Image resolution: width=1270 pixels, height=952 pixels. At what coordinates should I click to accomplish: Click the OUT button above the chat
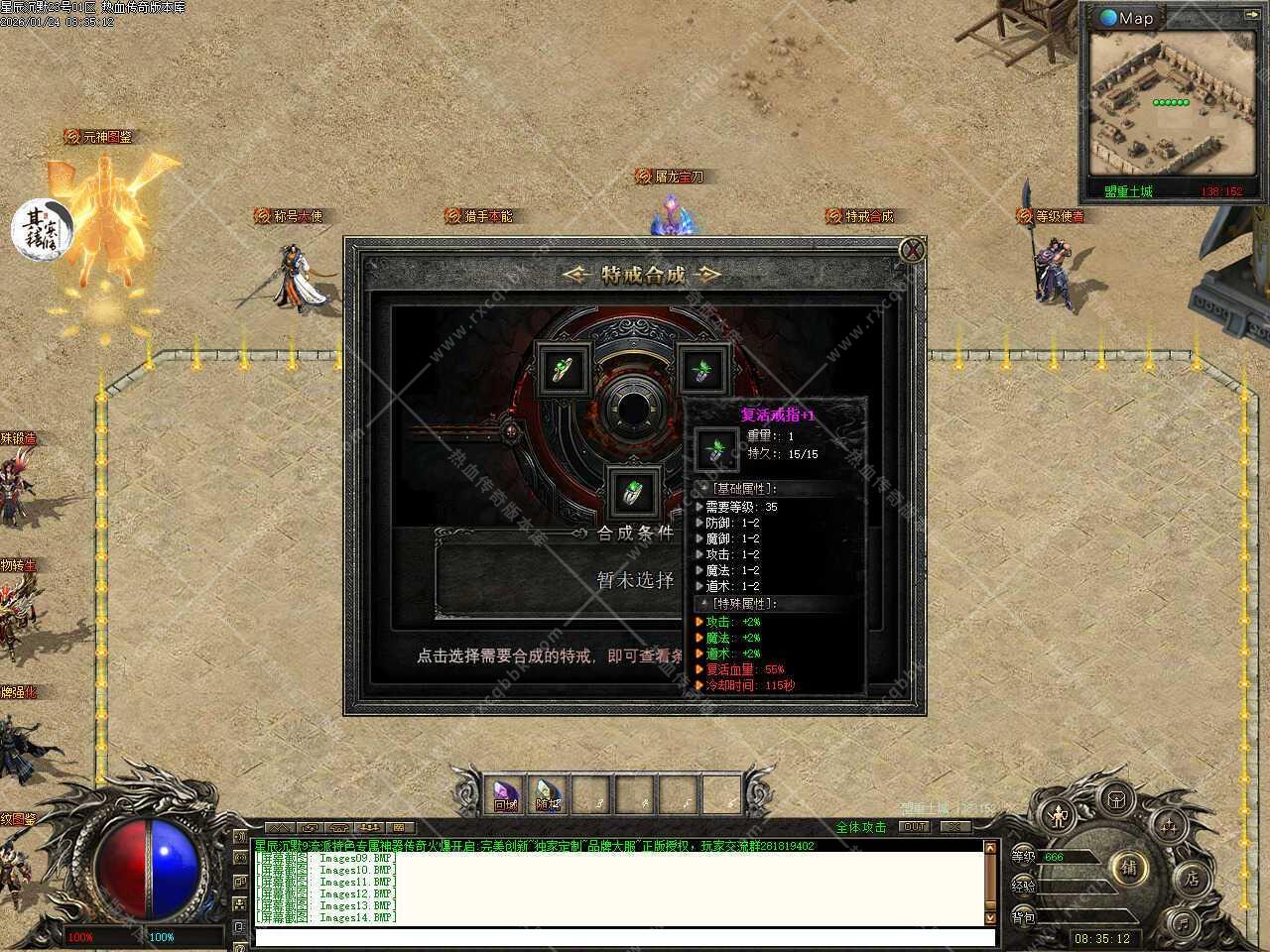tap(914, 826)
